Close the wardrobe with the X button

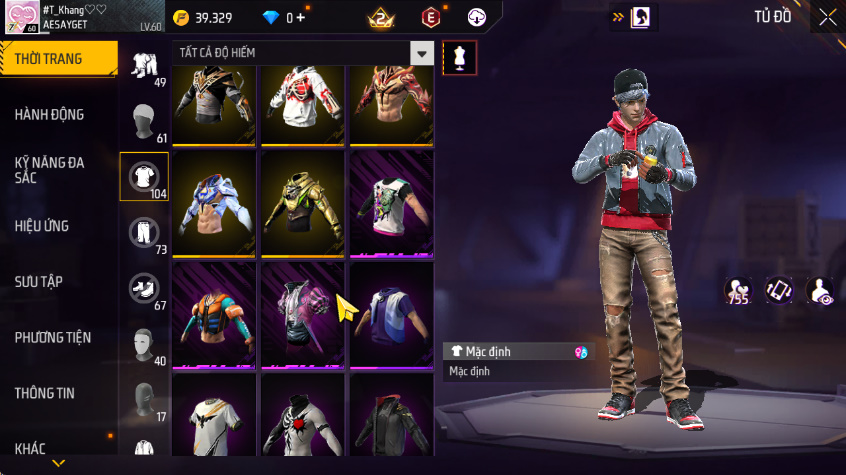click(827, 17)
